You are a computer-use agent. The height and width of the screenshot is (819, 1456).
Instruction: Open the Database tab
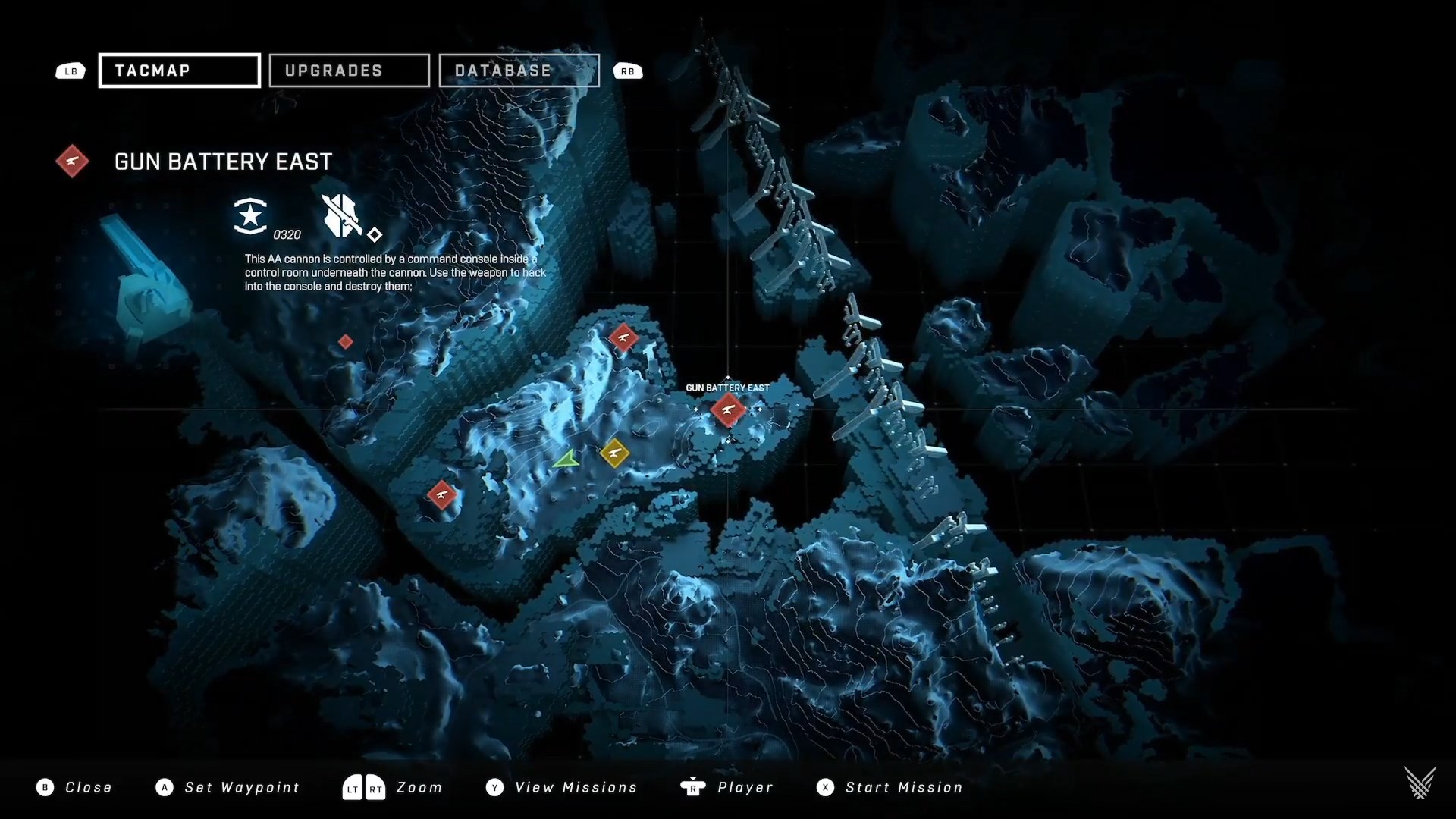519,71
